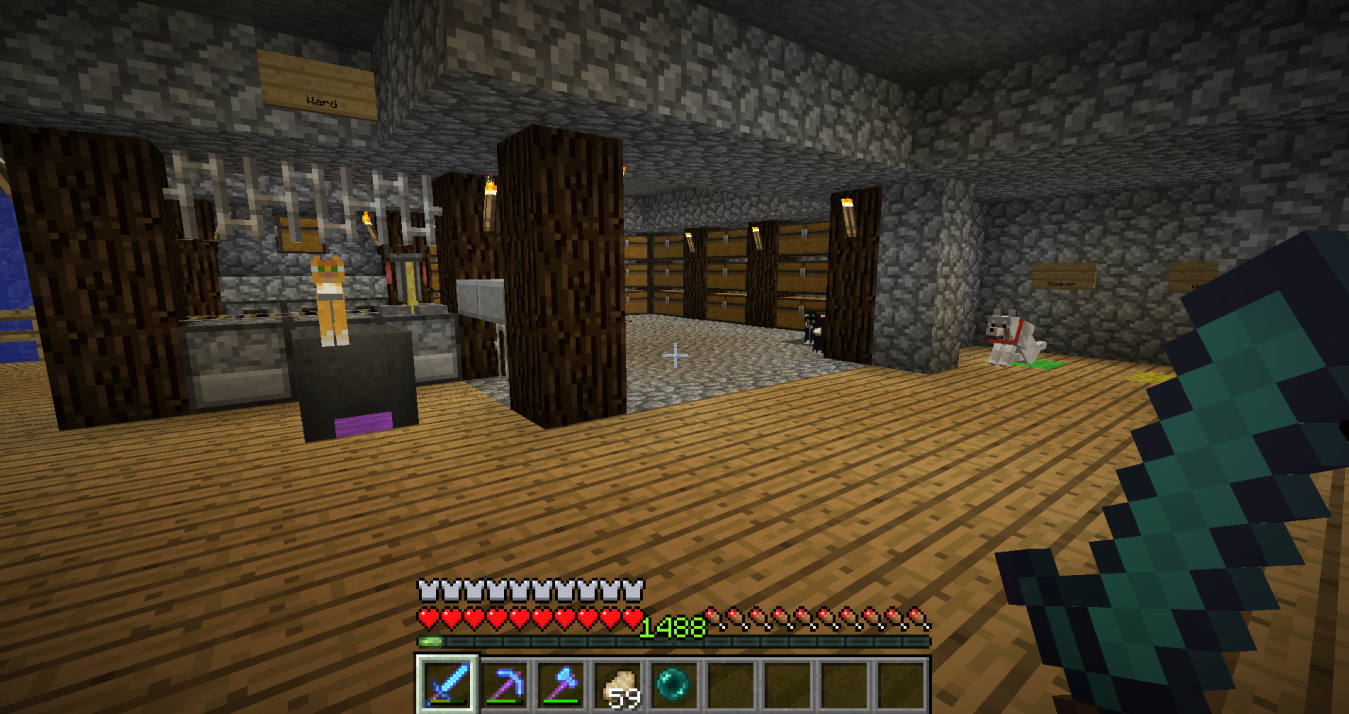Select the food stack of 59
Viewport: 1349px width, 714px height.
click(617, 684)
